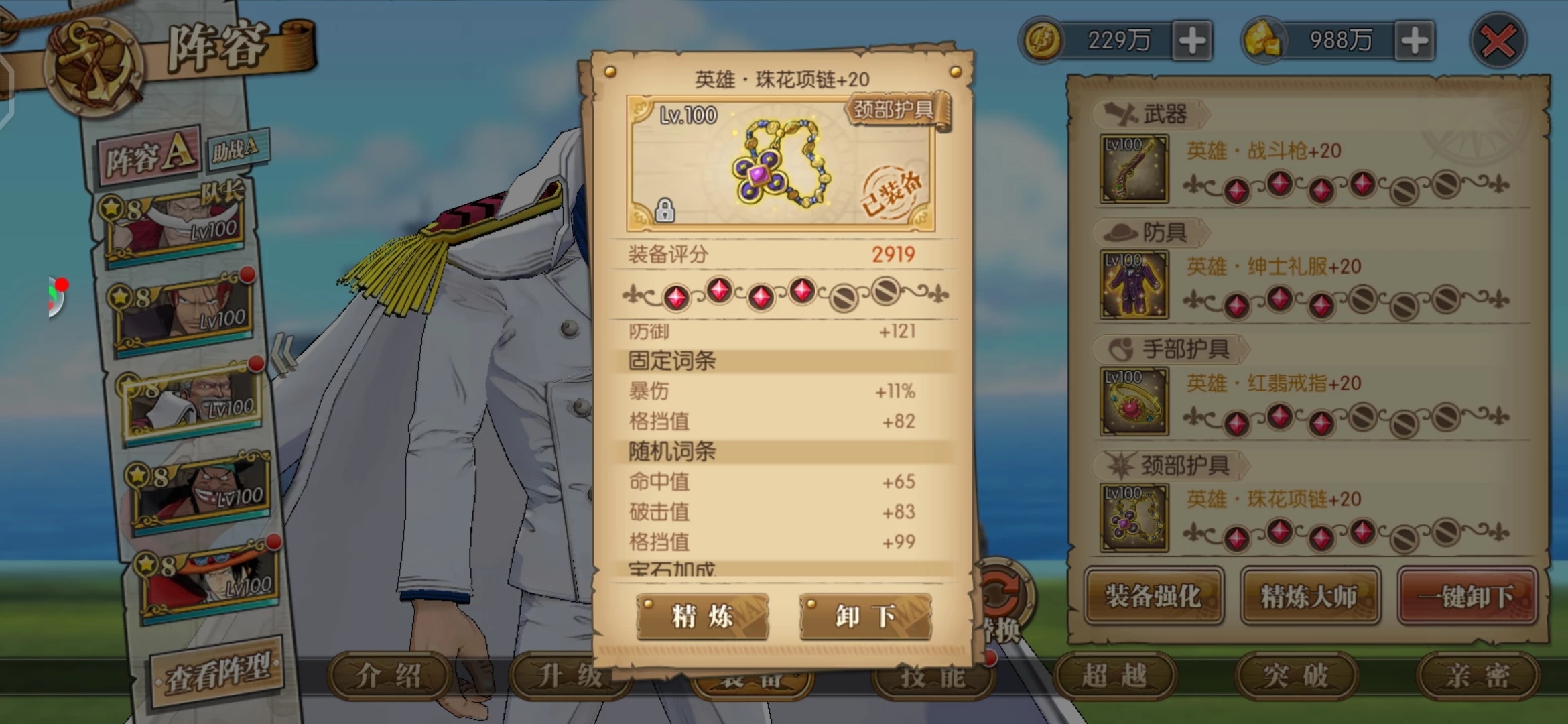Select the 红翡戒指 ring slot

[x=1134, y=401]
